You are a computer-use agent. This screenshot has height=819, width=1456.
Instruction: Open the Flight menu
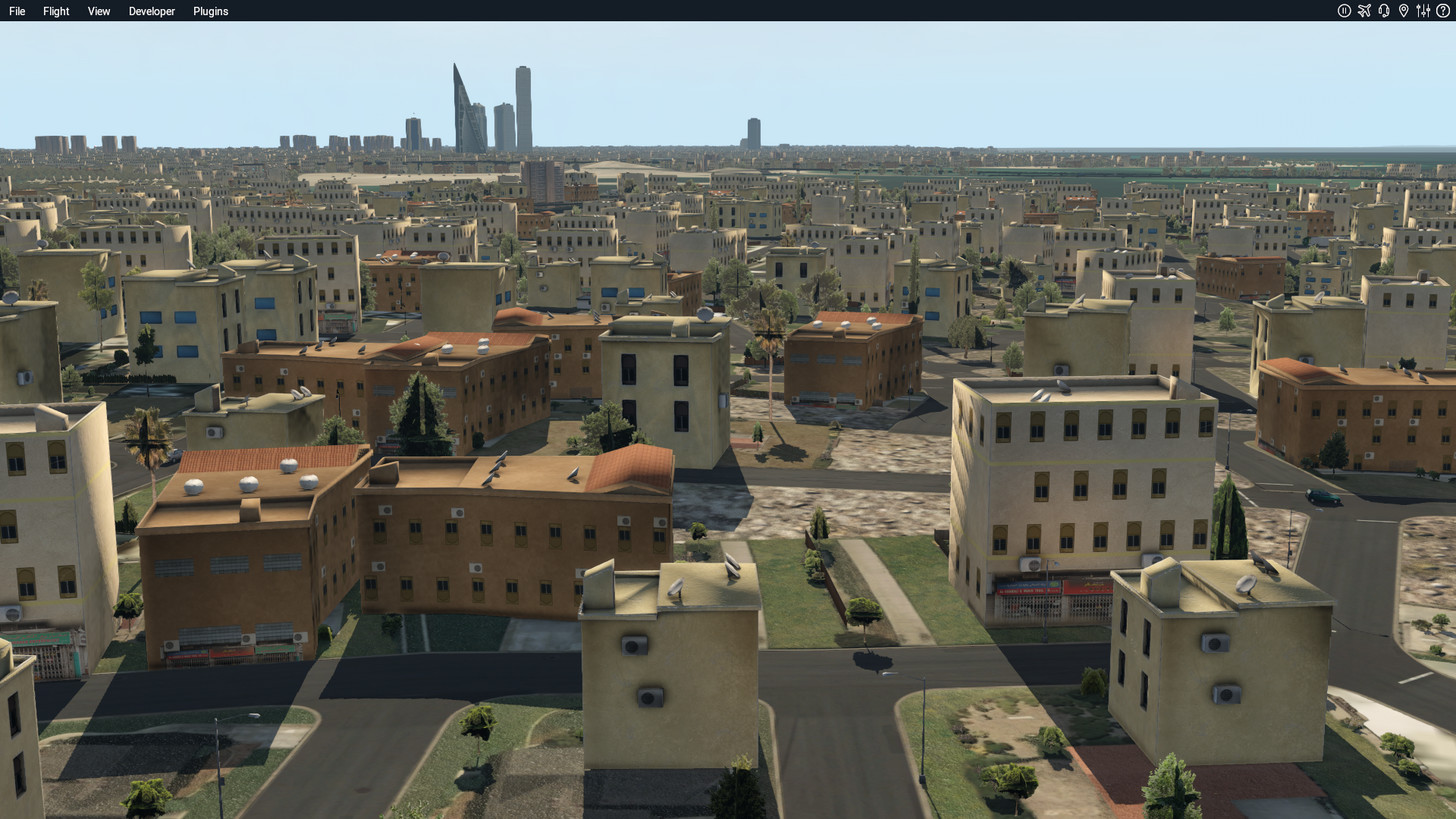55,11
